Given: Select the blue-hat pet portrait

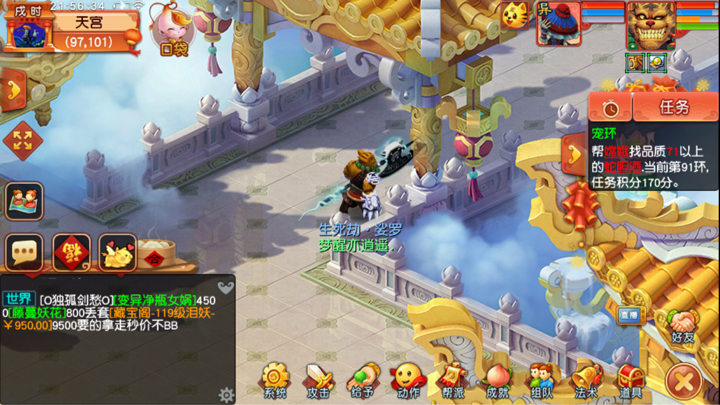Looking at the screenshot, I should coord(557,23).
